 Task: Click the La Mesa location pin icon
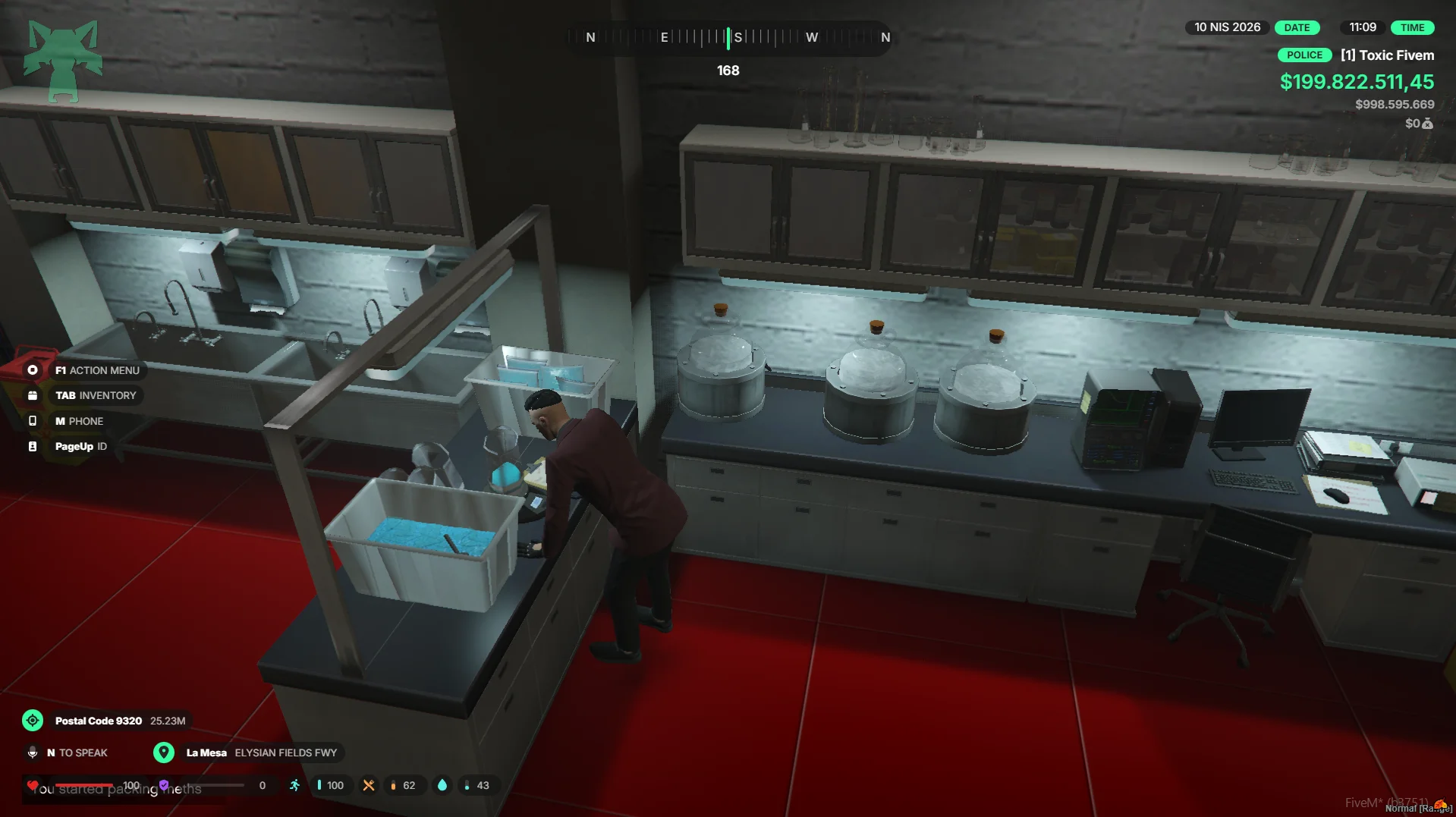coord(163,753)
